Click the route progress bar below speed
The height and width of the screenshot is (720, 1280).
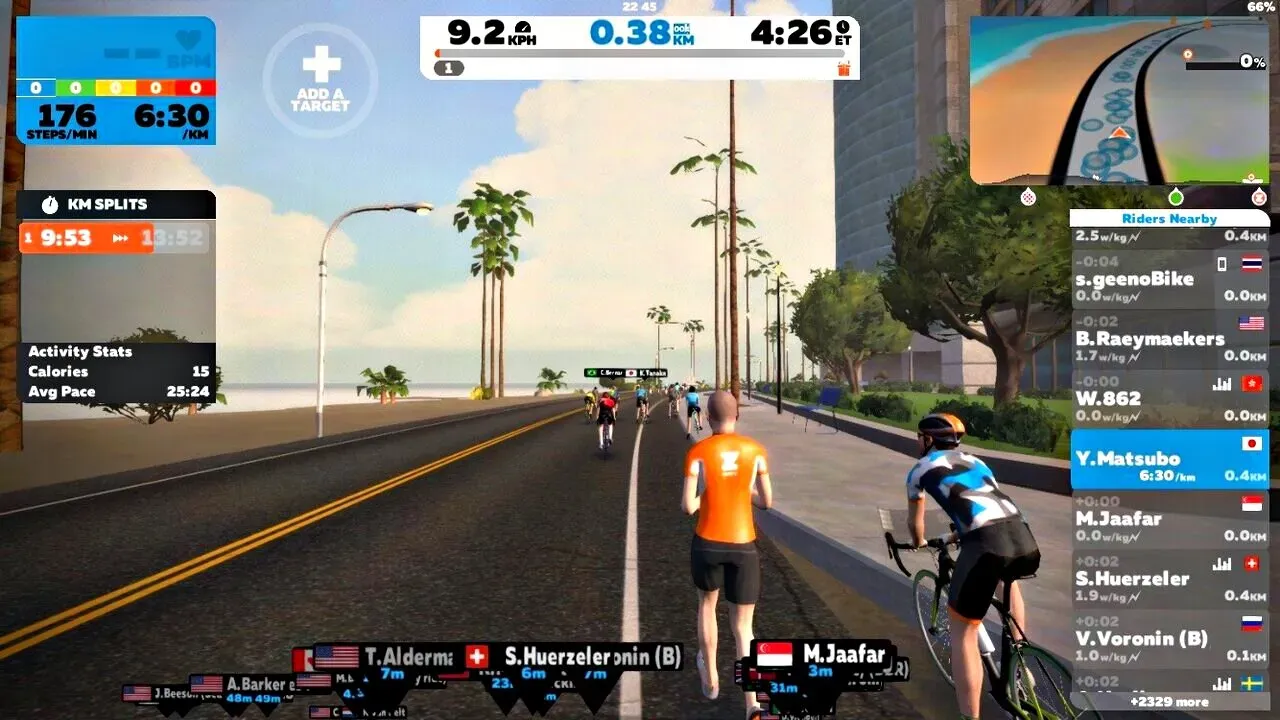pyautogui.click(x=640, y=53)
